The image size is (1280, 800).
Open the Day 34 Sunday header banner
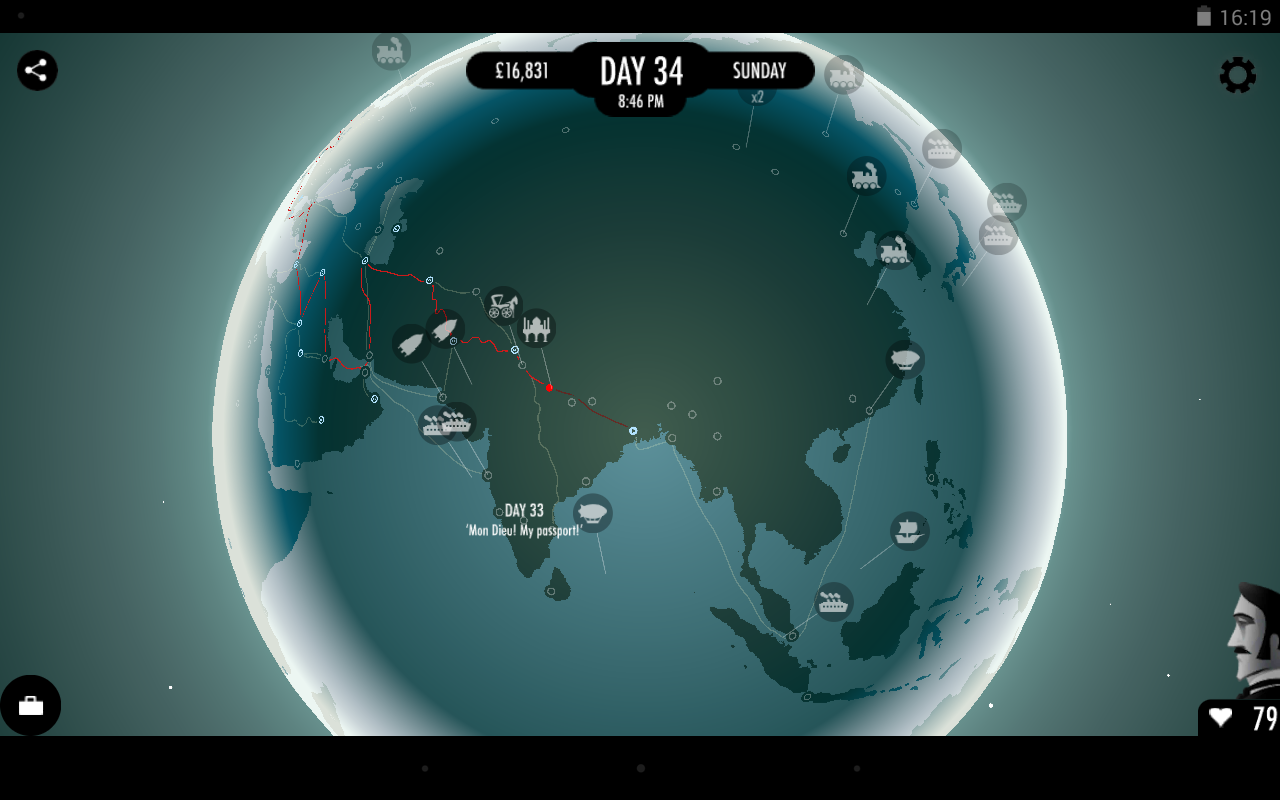coord(640,71)
